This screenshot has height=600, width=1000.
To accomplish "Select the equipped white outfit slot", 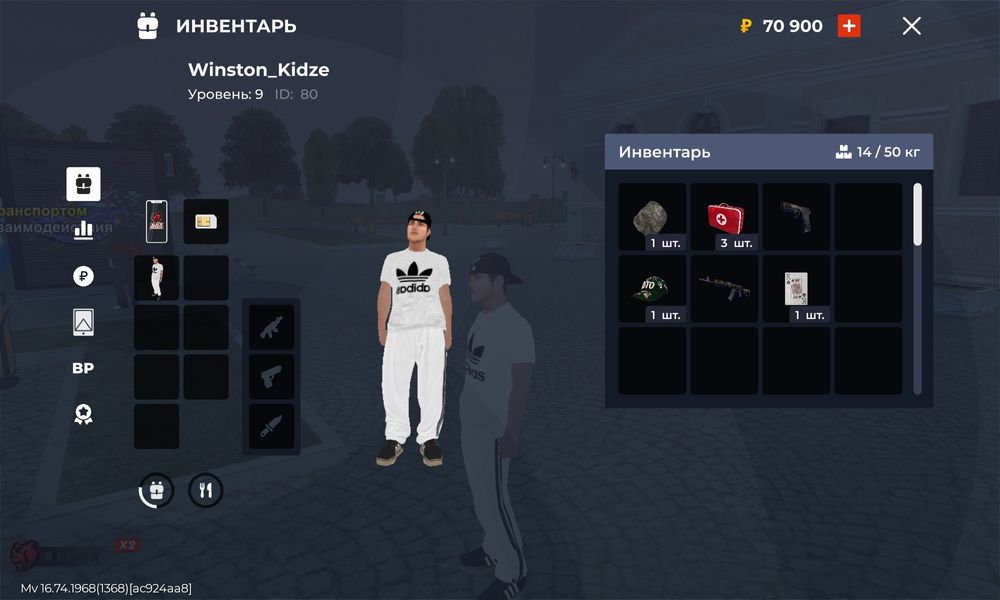I will click(x=157, y=277).
